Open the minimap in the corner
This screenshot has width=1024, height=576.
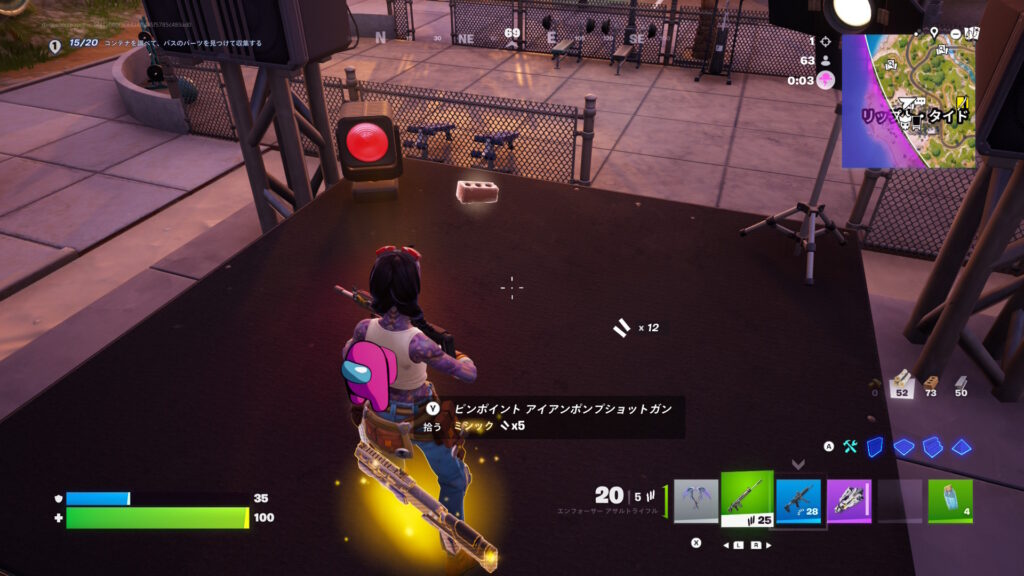point(908,100)
